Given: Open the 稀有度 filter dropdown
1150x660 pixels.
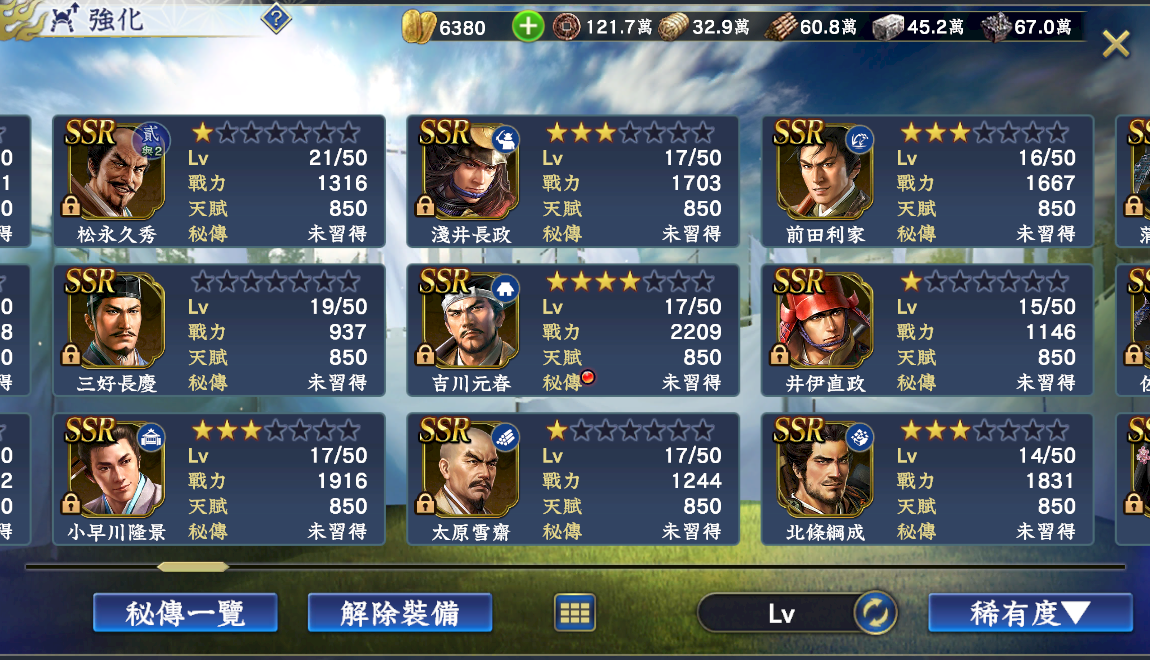Looking at the screenshot, I should [1030, 612].
